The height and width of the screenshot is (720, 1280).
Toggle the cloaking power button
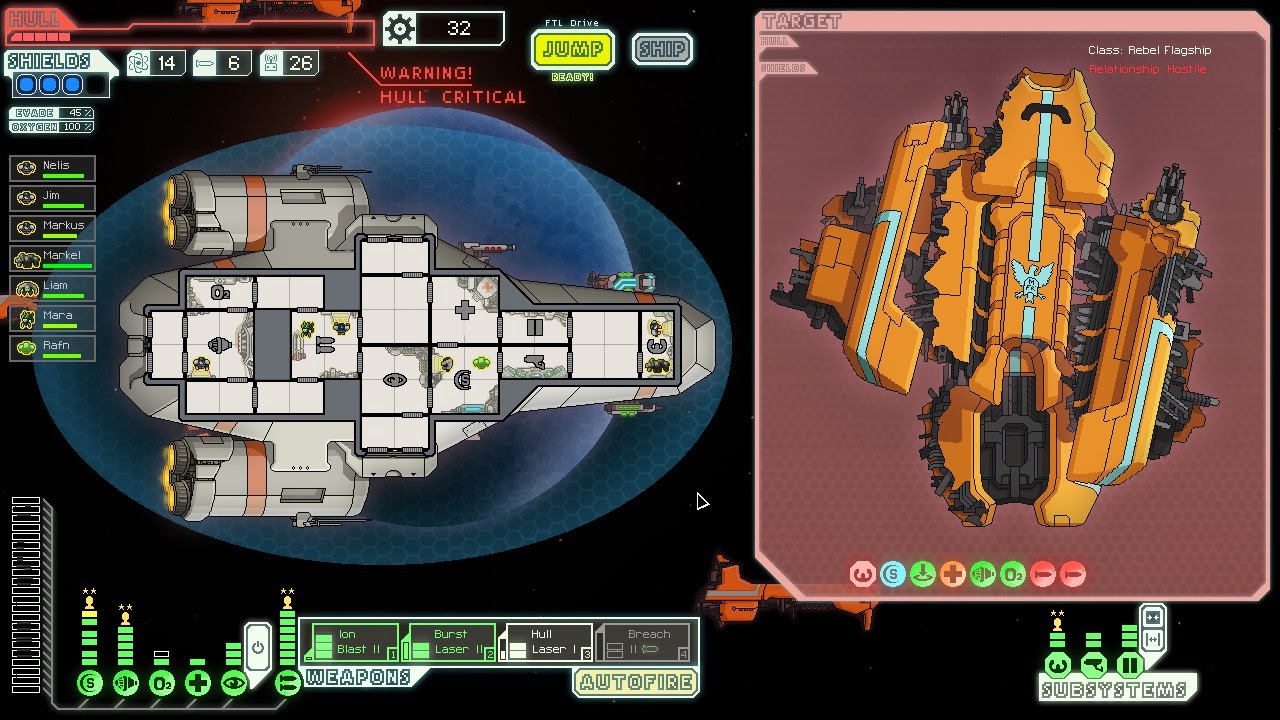(258, 647)
